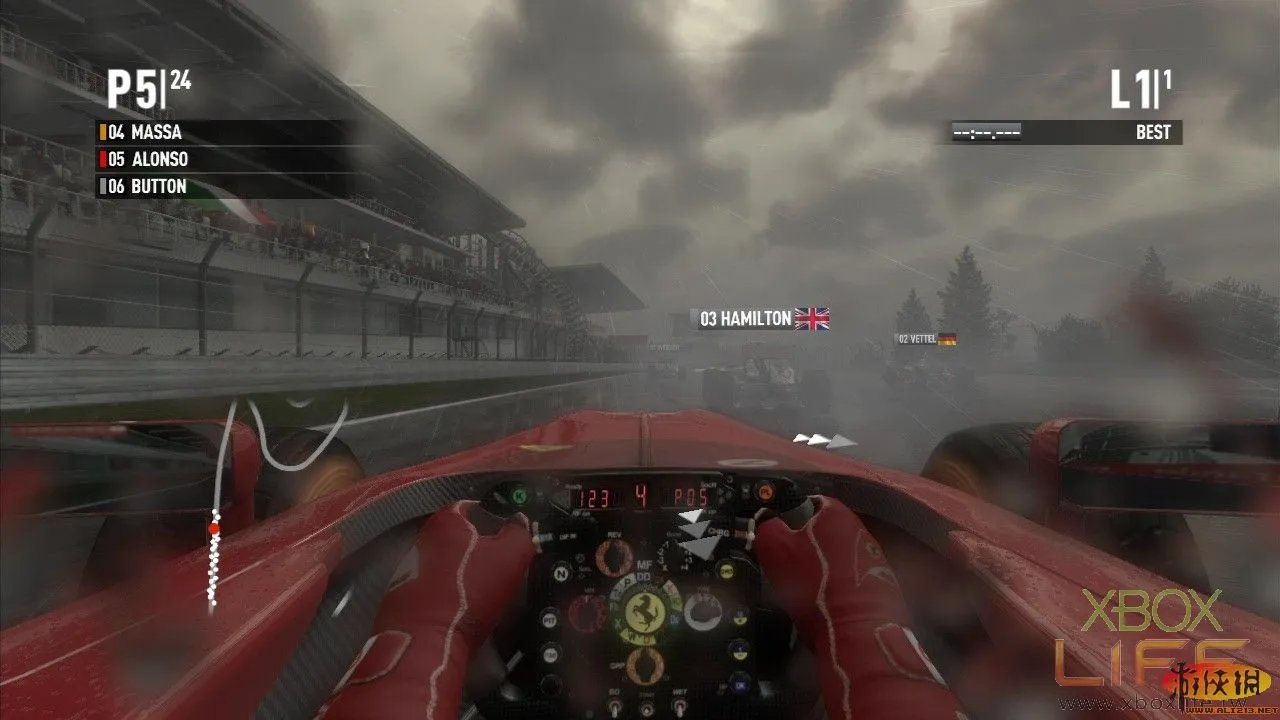The height and width of the screenshot is (720, 1280).
Task: Click the white directional arrow indicator
Action: [x=822, y=437]
